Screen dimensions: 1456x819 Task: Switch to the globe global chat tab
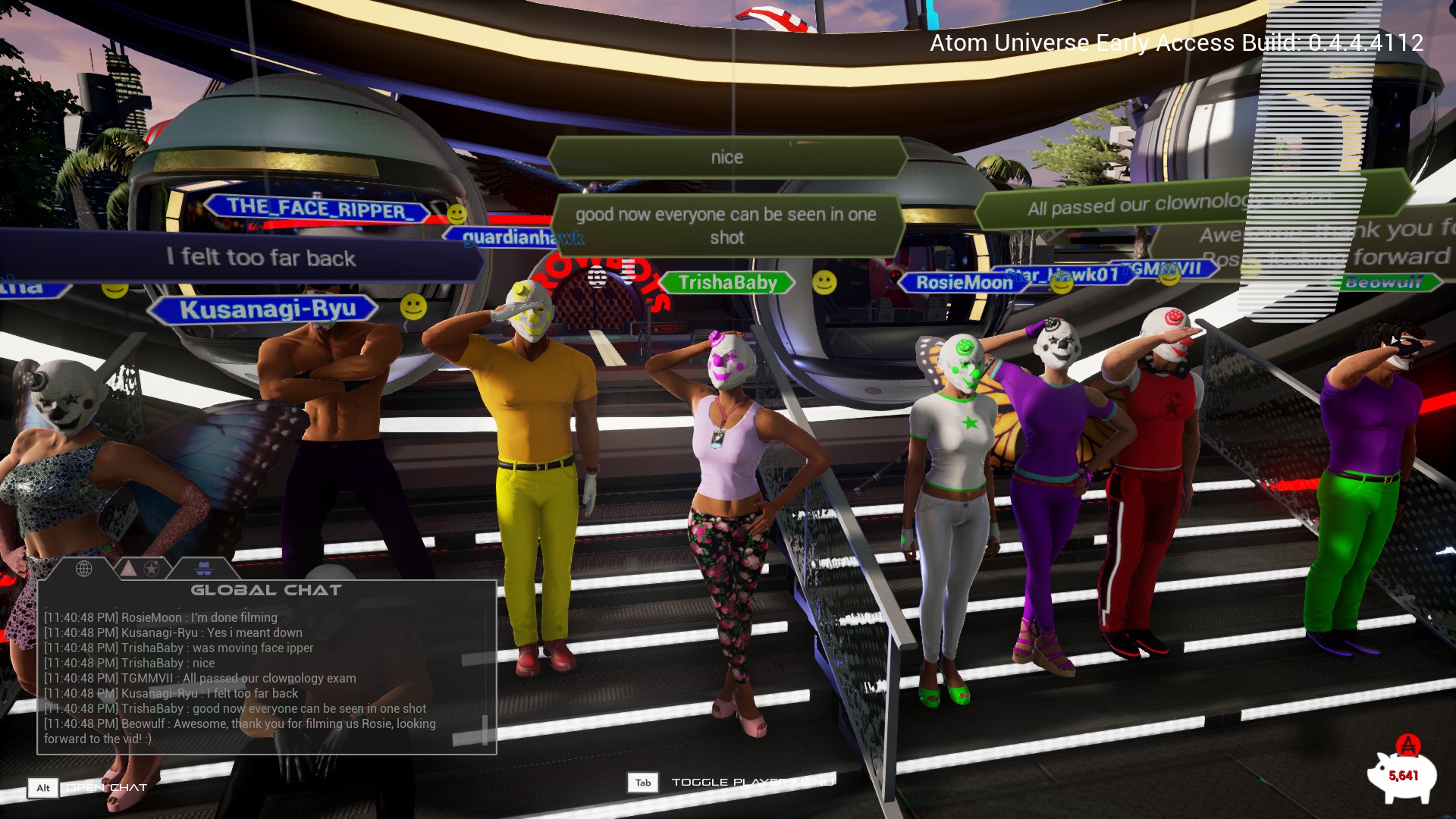pos(83,568)
